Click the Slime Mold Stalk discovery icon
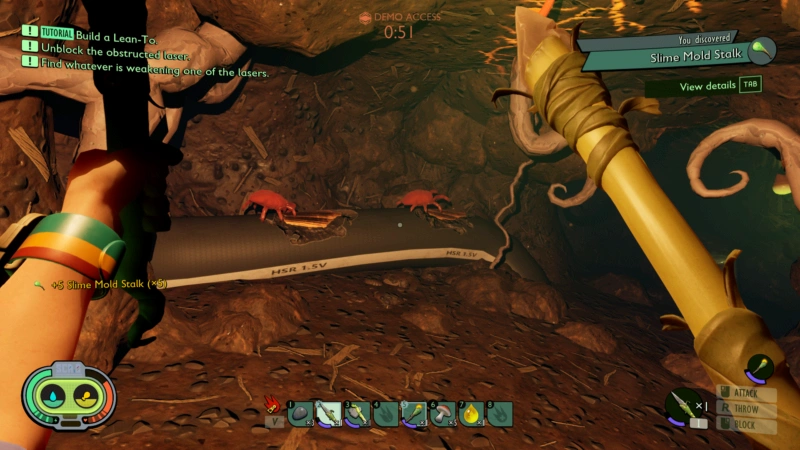Viewport: 800px width, 450px height. [762, 48]
